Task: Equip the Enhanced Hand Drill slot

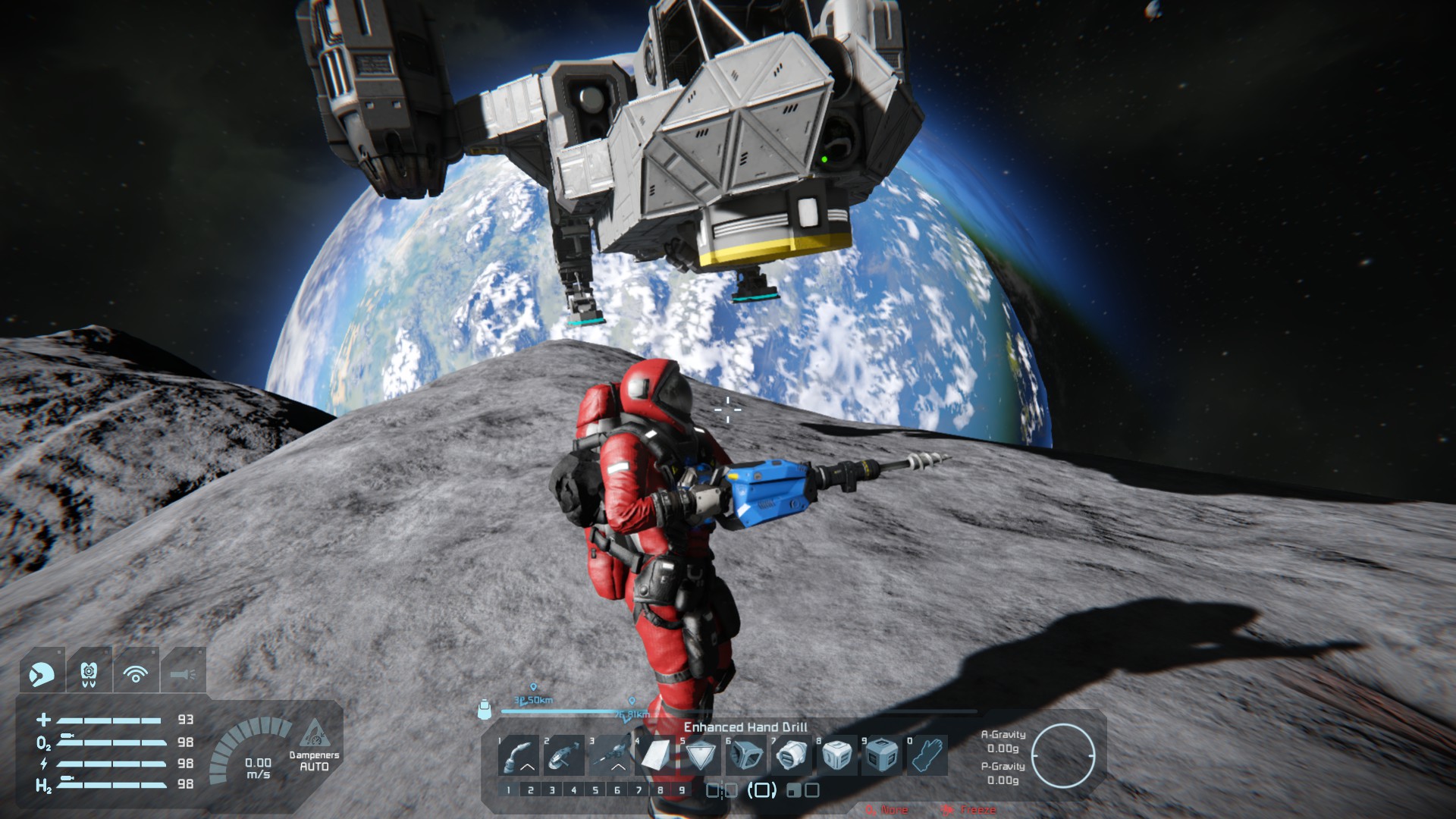Action: pos(610,755)
